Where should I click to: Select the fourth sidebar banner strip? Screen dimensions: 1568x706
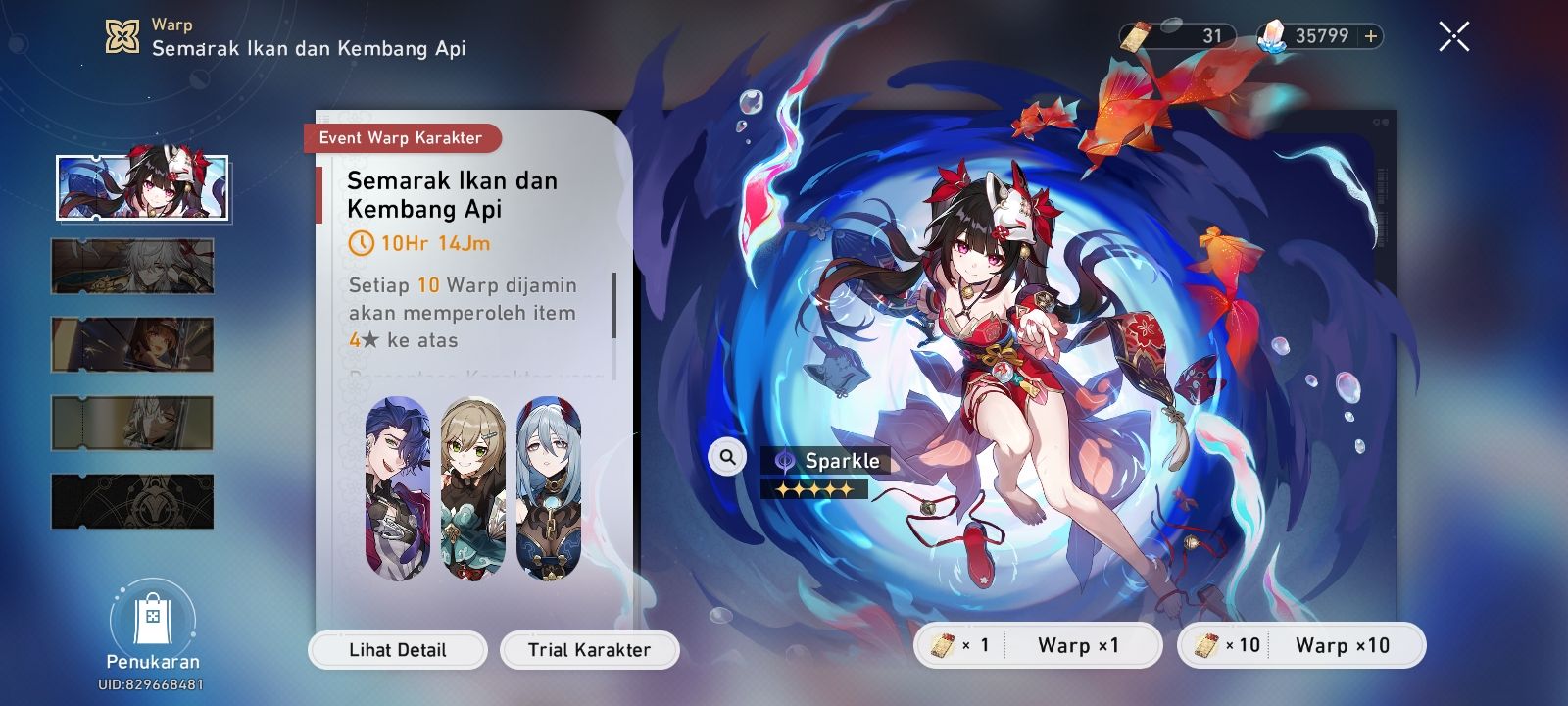[132, 424]
